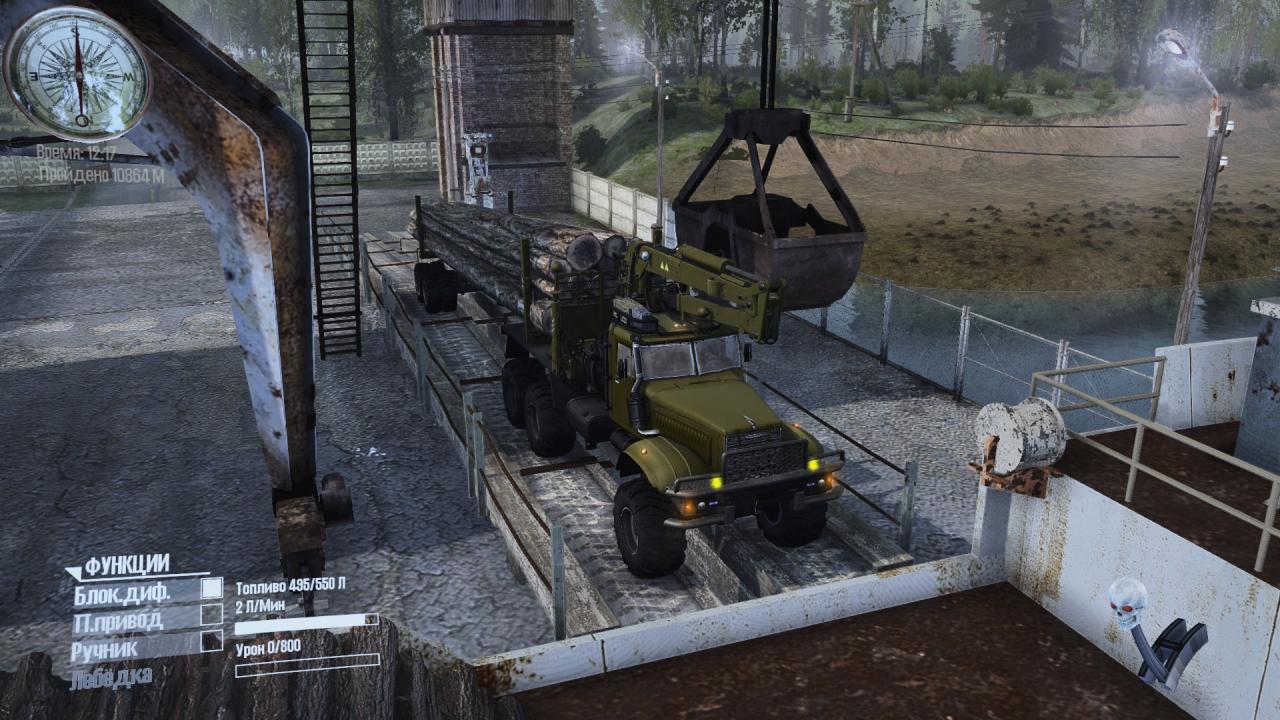Toggle the П.привод all-wheel drive checkbox
Screen dimensions: 1280x720
pyautogui.click(x=211, y=614)
